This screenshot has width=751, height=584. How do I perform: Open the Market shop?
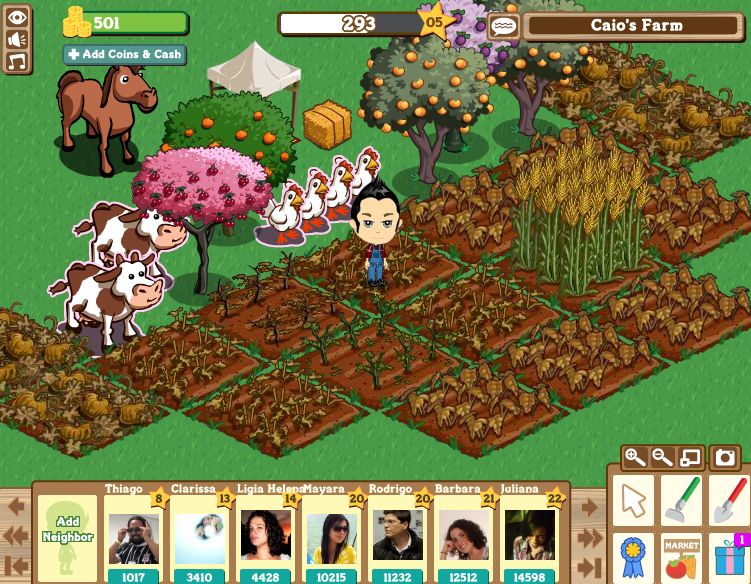pyautogui.click(x=681, y=558)
